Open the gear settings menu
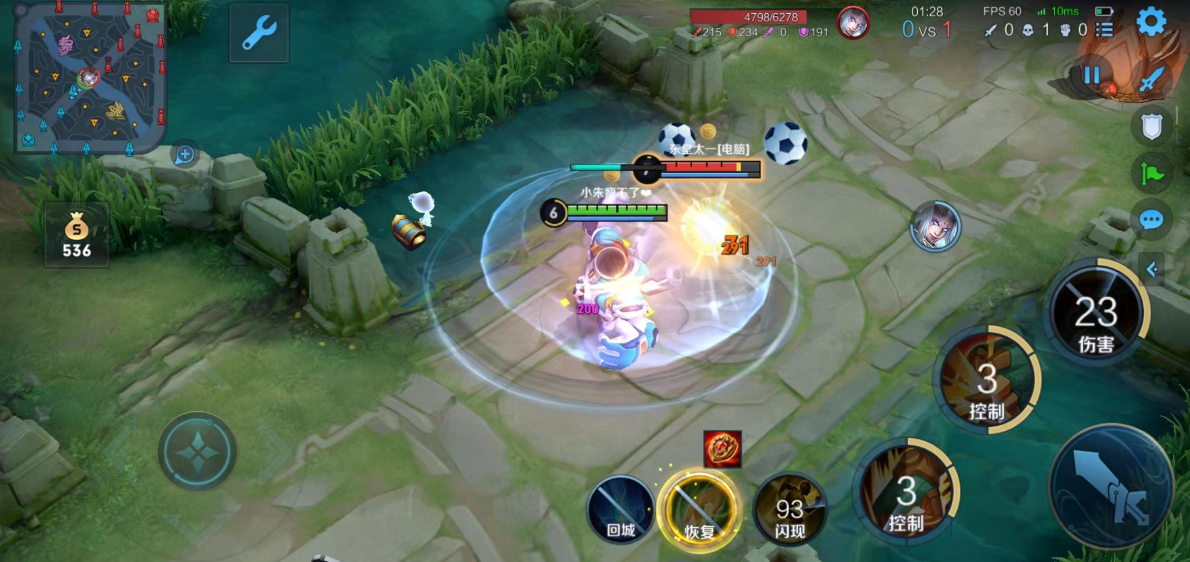Image resolution: width=1190 pixels, height=562 pixels. tap(1151, 21)
